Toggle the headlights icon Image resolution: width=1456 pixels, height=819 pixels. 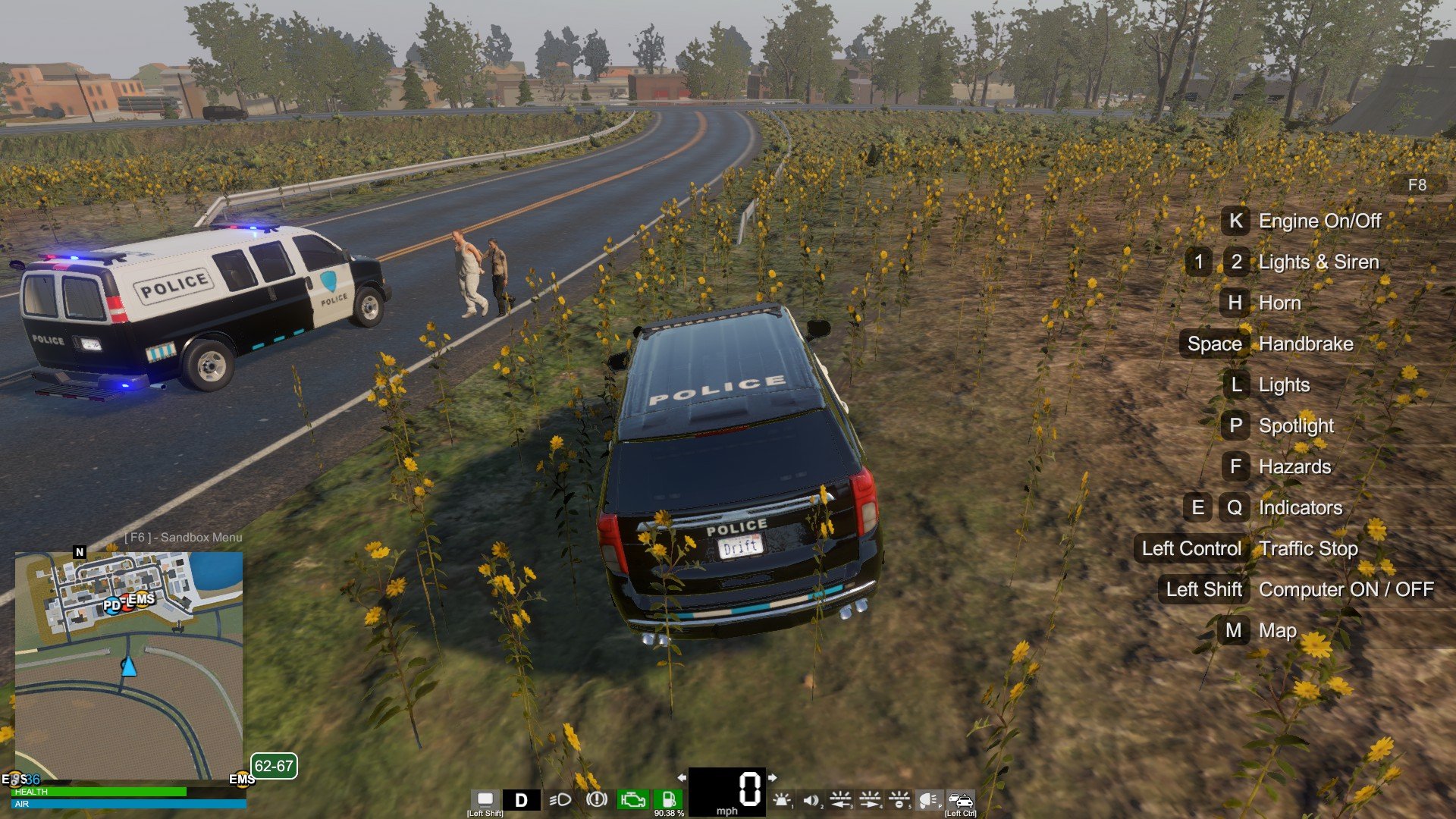(x=560, y=800)
